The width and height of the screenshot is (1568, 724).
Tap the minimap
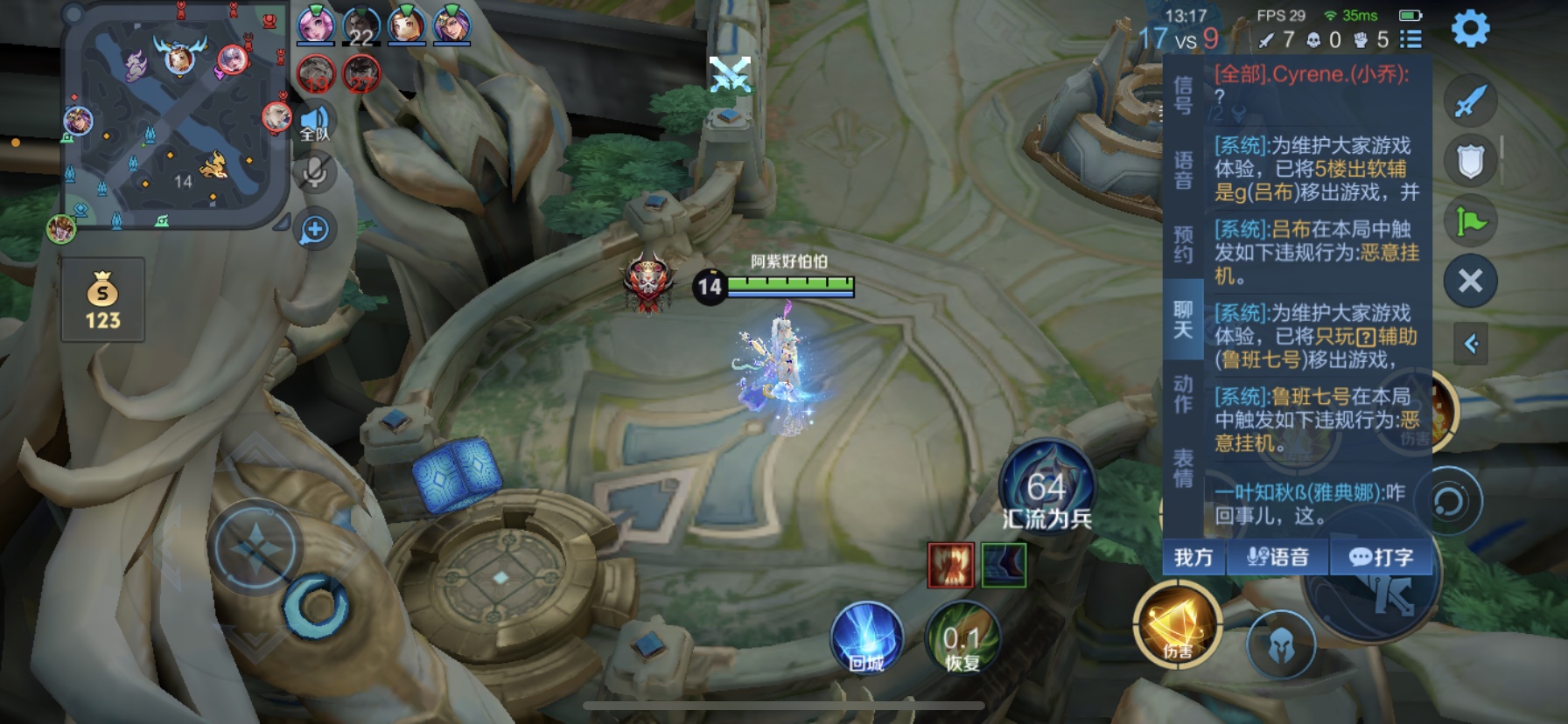coord(175,118)
